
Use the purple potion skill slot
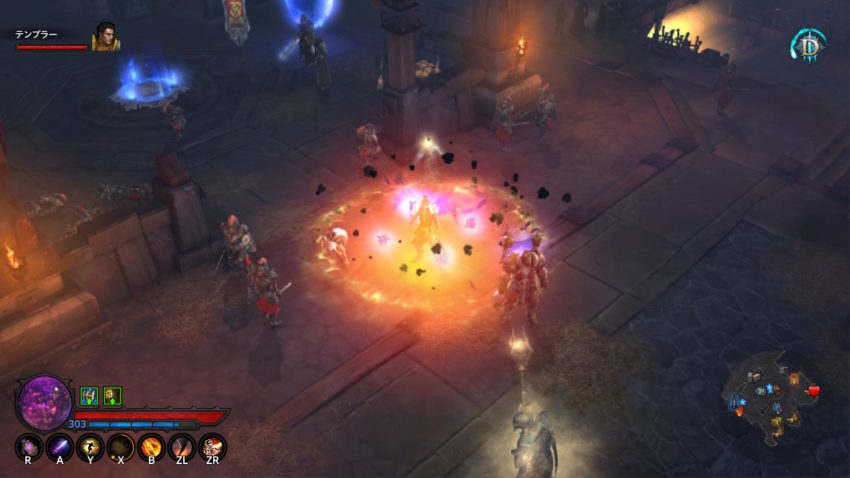[28, 446]
